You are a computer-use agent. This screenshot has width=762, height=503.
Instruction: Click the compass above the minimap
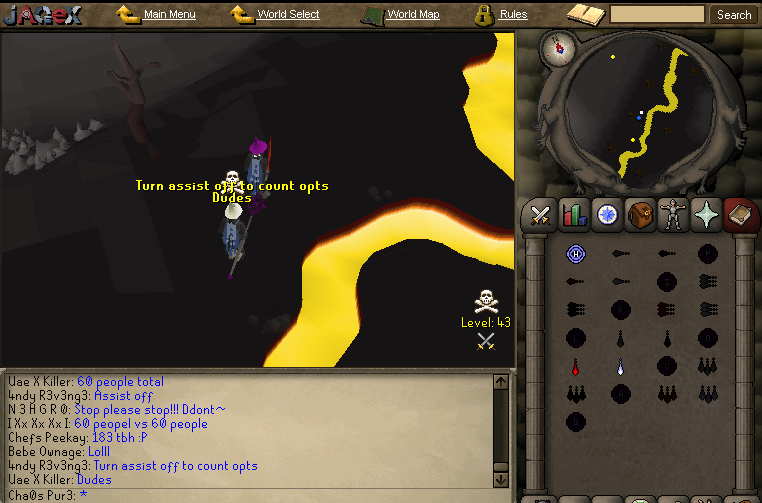click(x=556, y=49)
